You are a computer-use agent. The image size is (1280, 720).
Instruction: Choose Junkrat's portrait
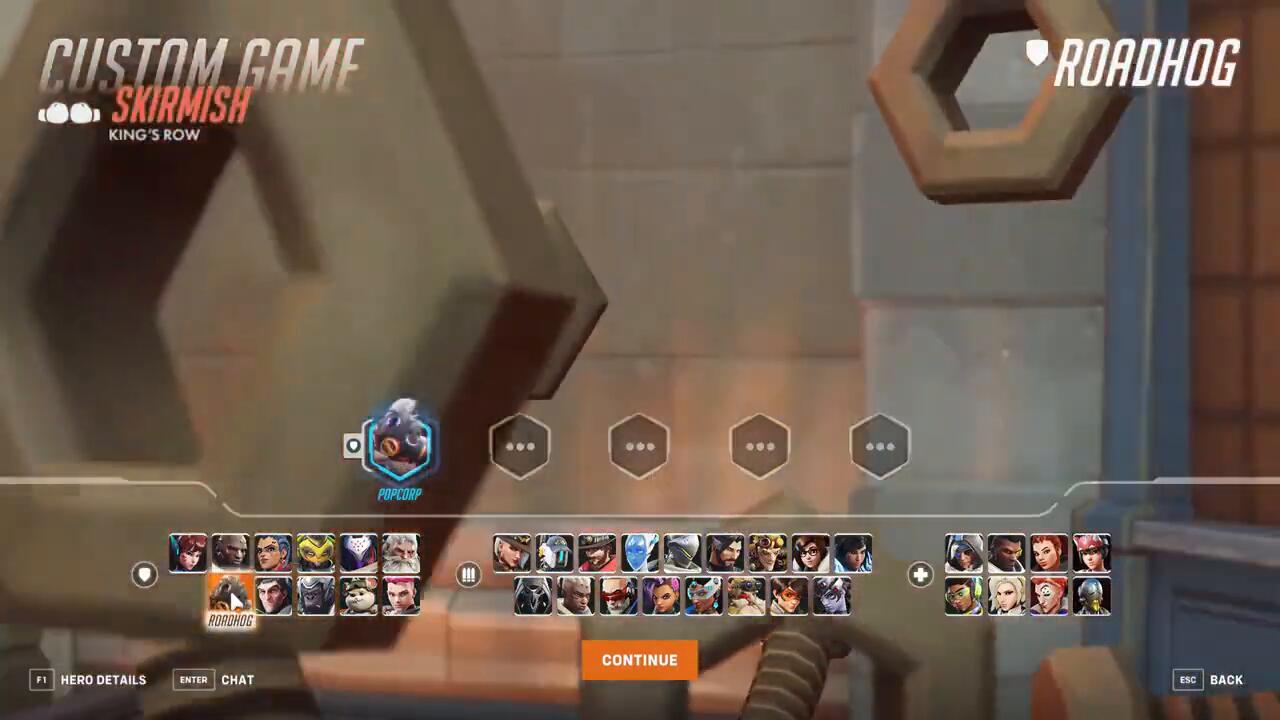pos(768,553)
